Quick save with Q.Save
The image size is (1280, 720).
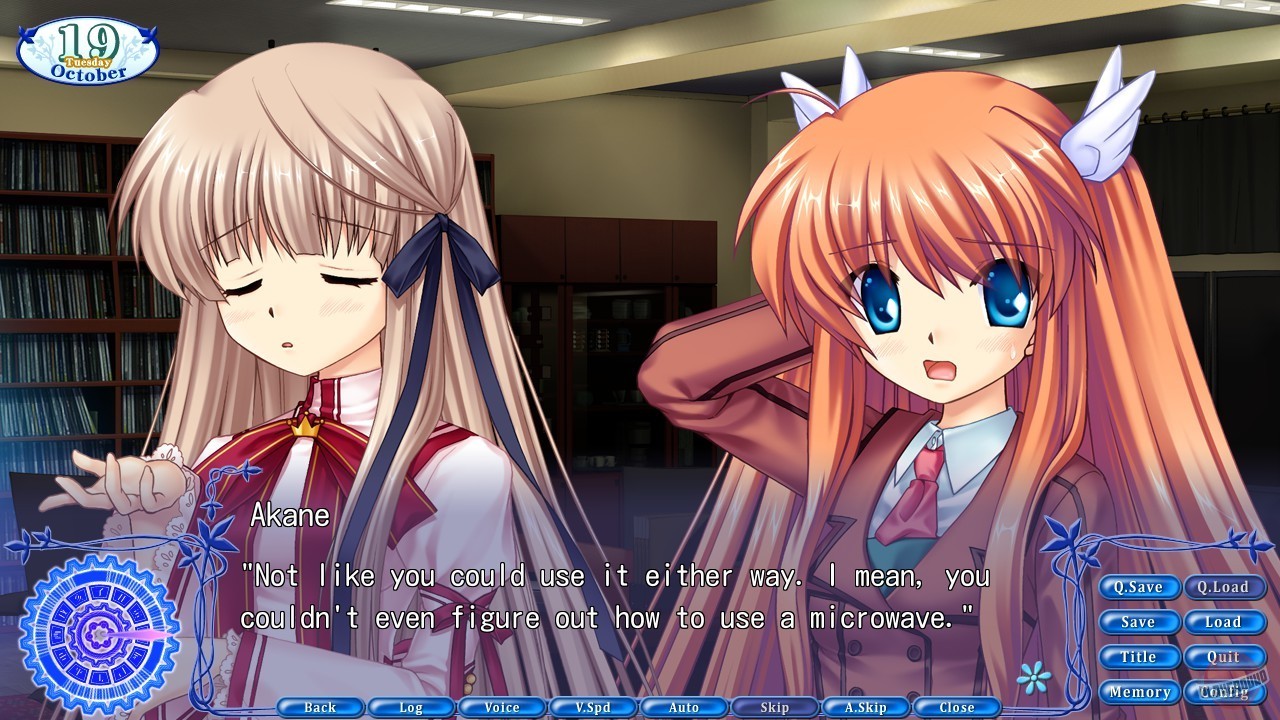(1139, 587)
